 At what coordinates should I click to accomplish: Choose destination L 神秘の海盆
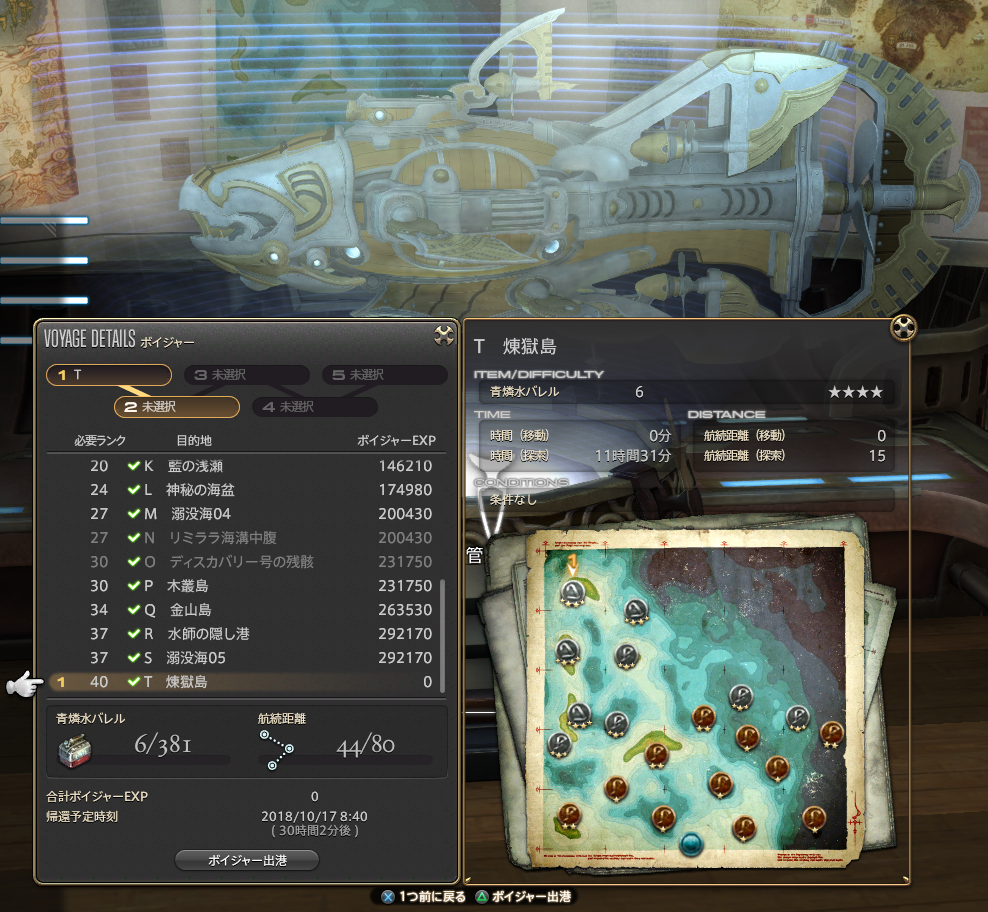(x=245, y=490)
